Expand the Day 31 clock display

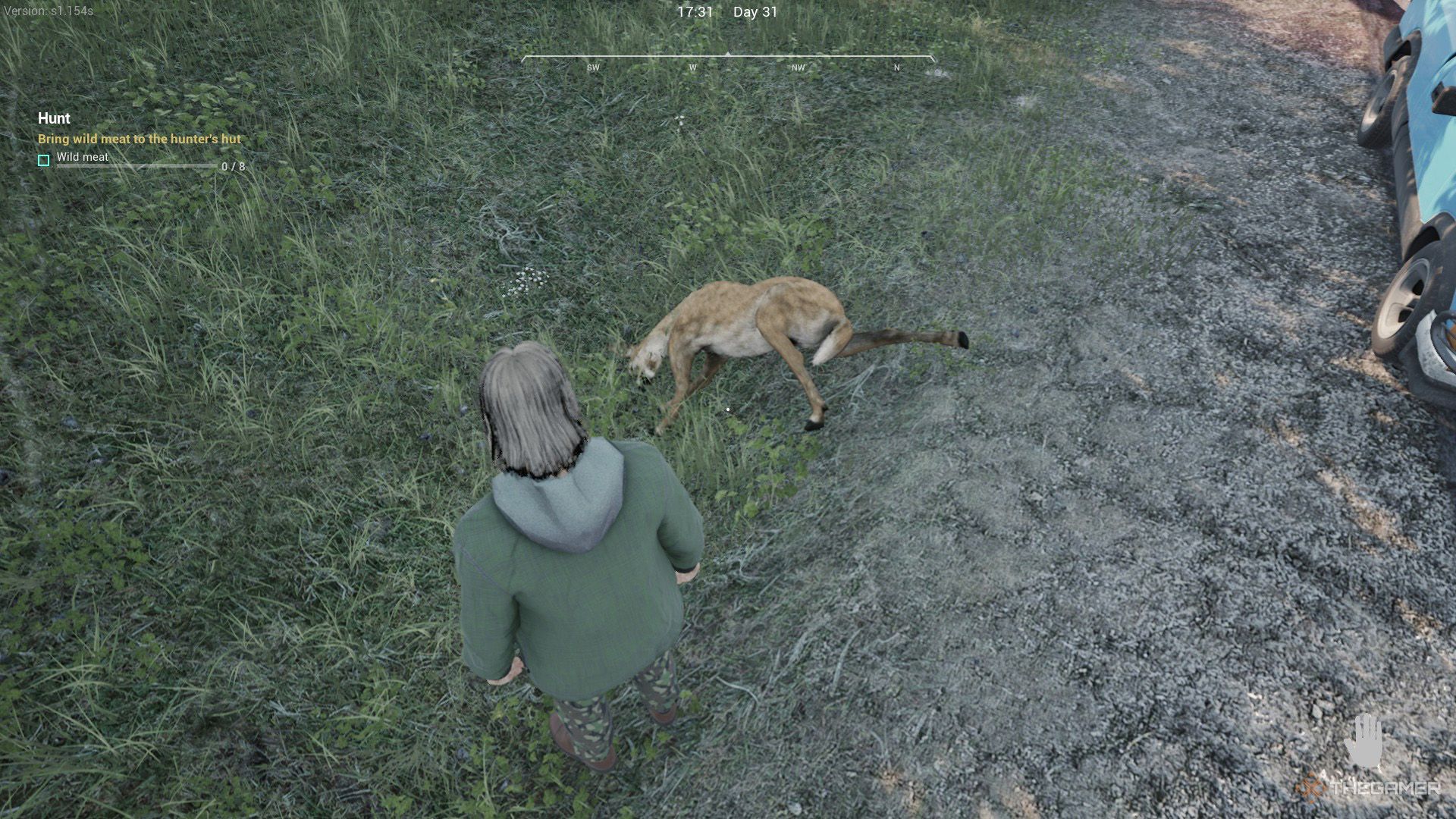point(755,12)
